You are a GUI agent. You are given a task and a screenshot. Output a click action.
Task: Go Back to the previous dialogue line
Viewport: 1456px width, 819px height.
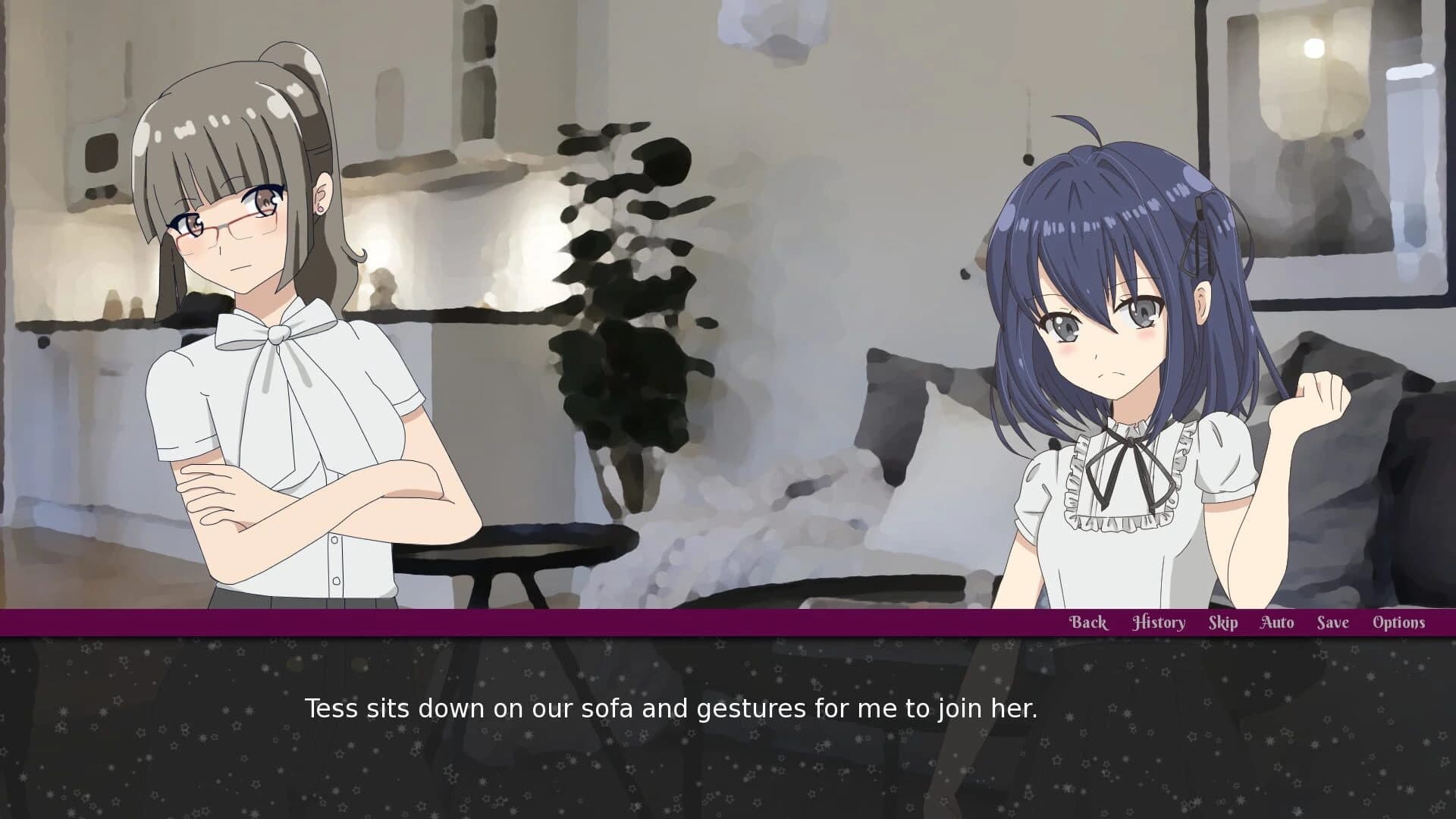coord(1088,622)
